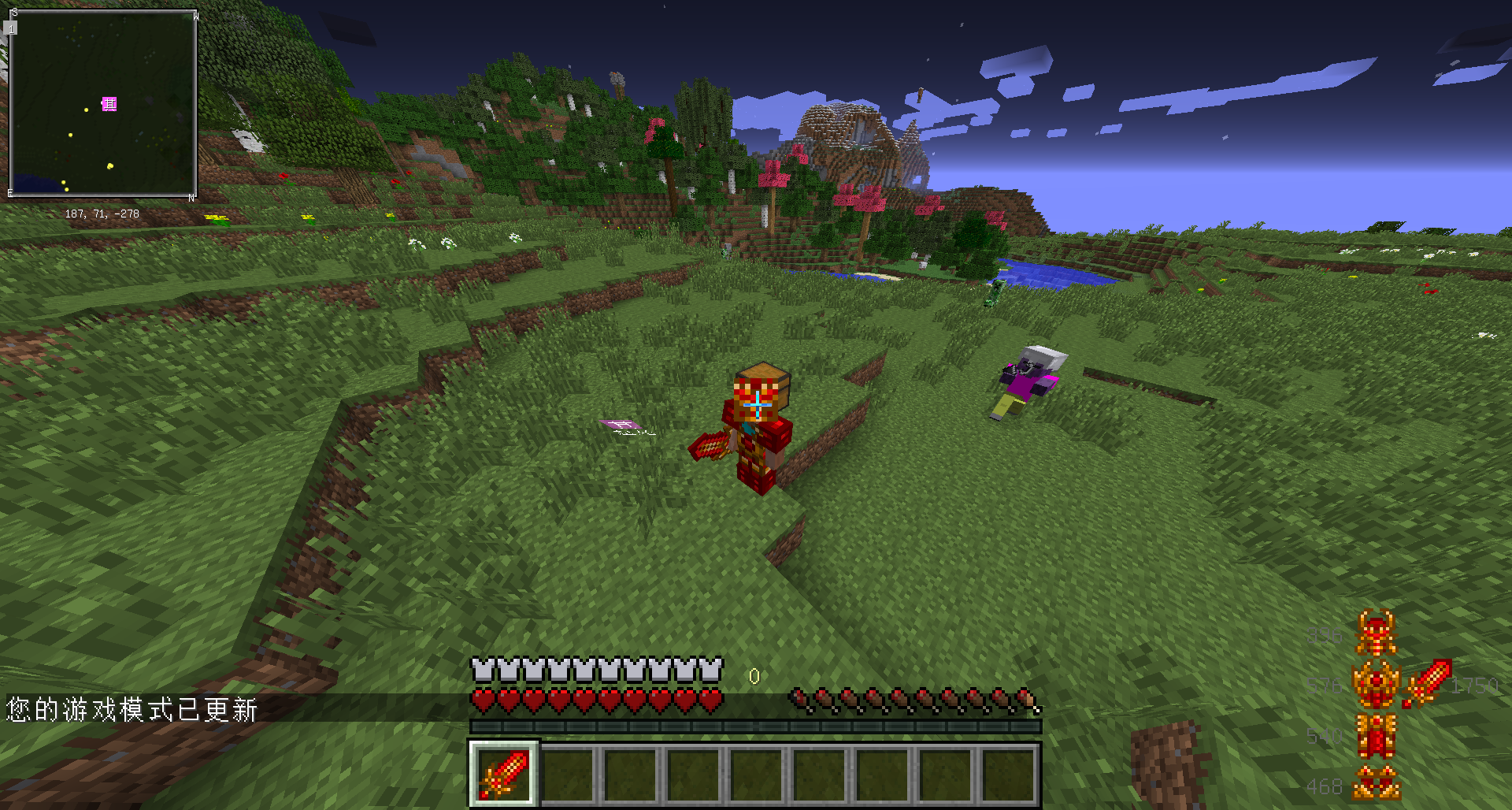The height and width of the screenshot is (810, 1512).
Task: Click the held sword durability icon
Action: coord(1427,683)
